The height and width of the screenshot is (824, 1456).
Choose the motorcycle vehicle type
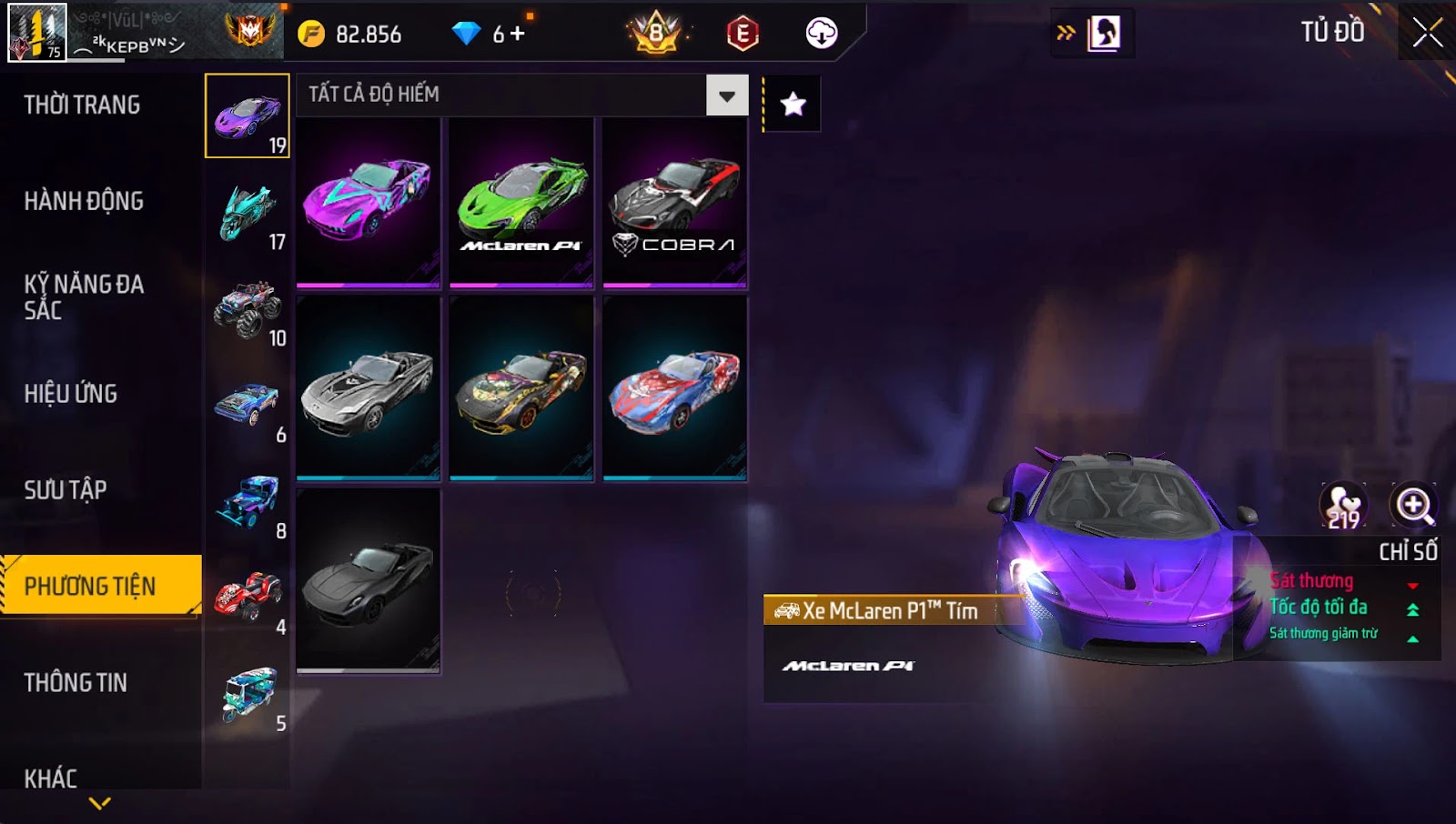coord(248,214)
